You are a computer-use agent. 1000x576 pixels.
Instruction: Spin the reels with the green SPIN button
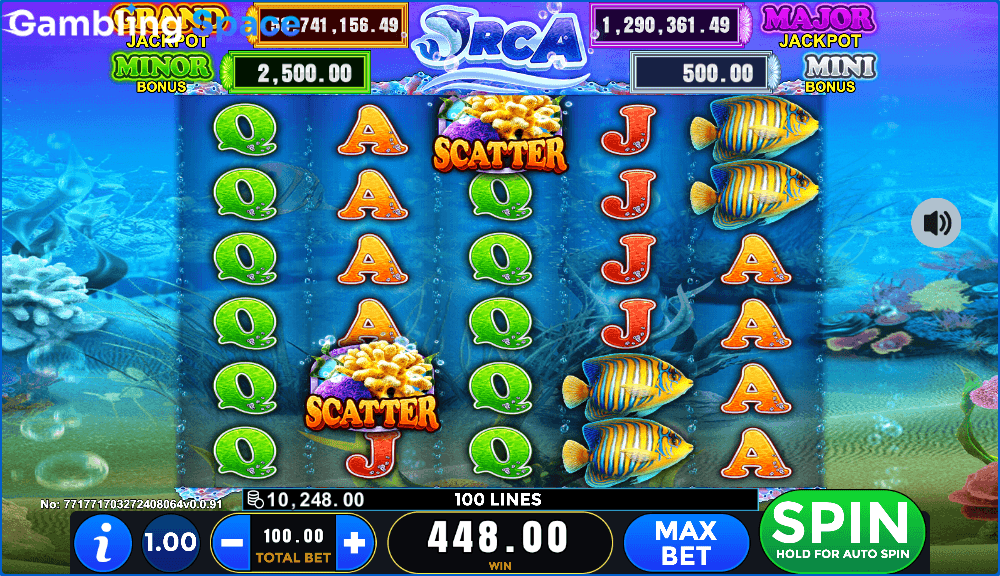(x=840, y=531)
